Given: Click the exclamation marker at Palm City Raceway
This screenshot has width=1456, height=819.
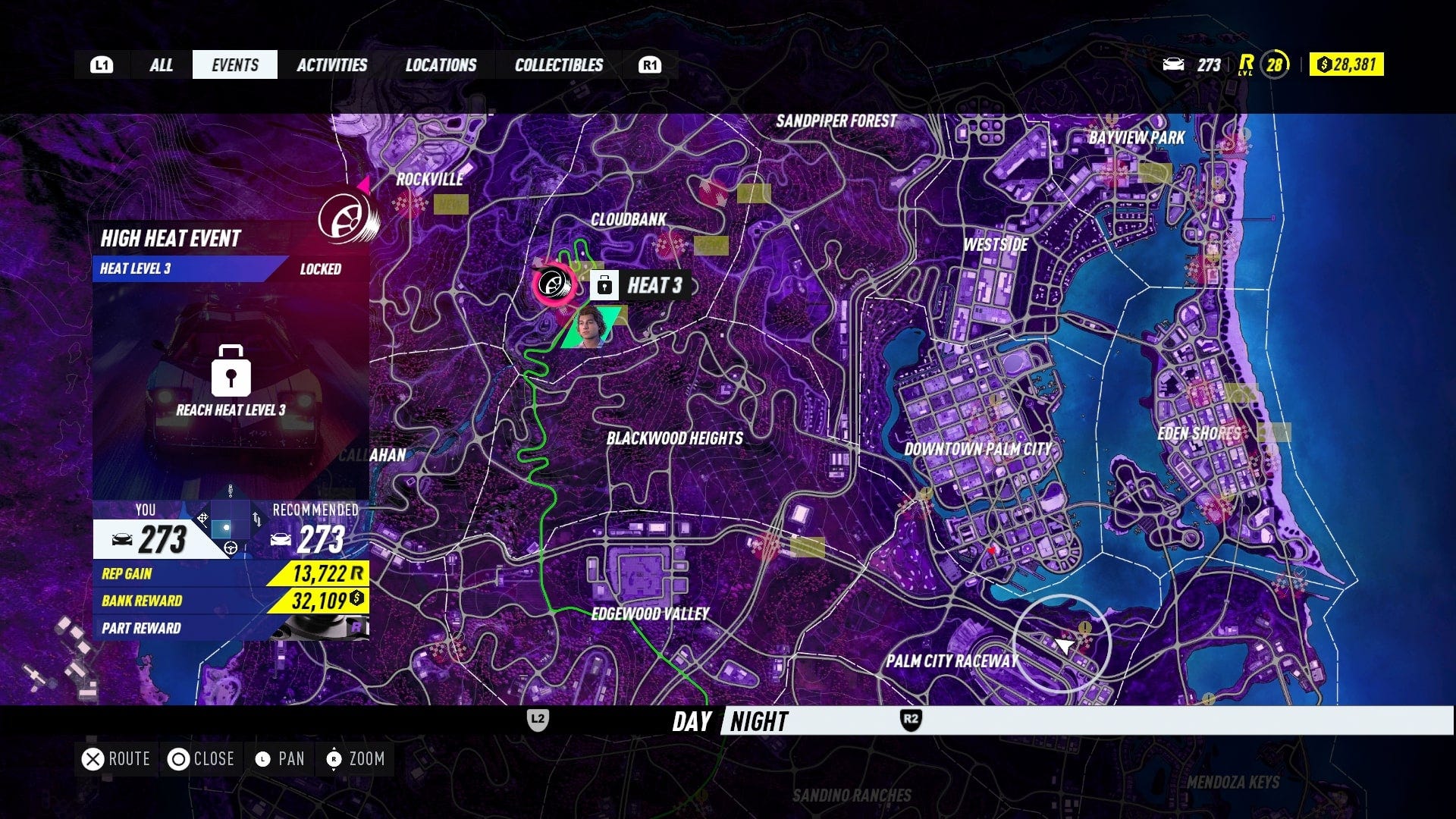Looking at the screenshot, I should [x=1084, y=626].
